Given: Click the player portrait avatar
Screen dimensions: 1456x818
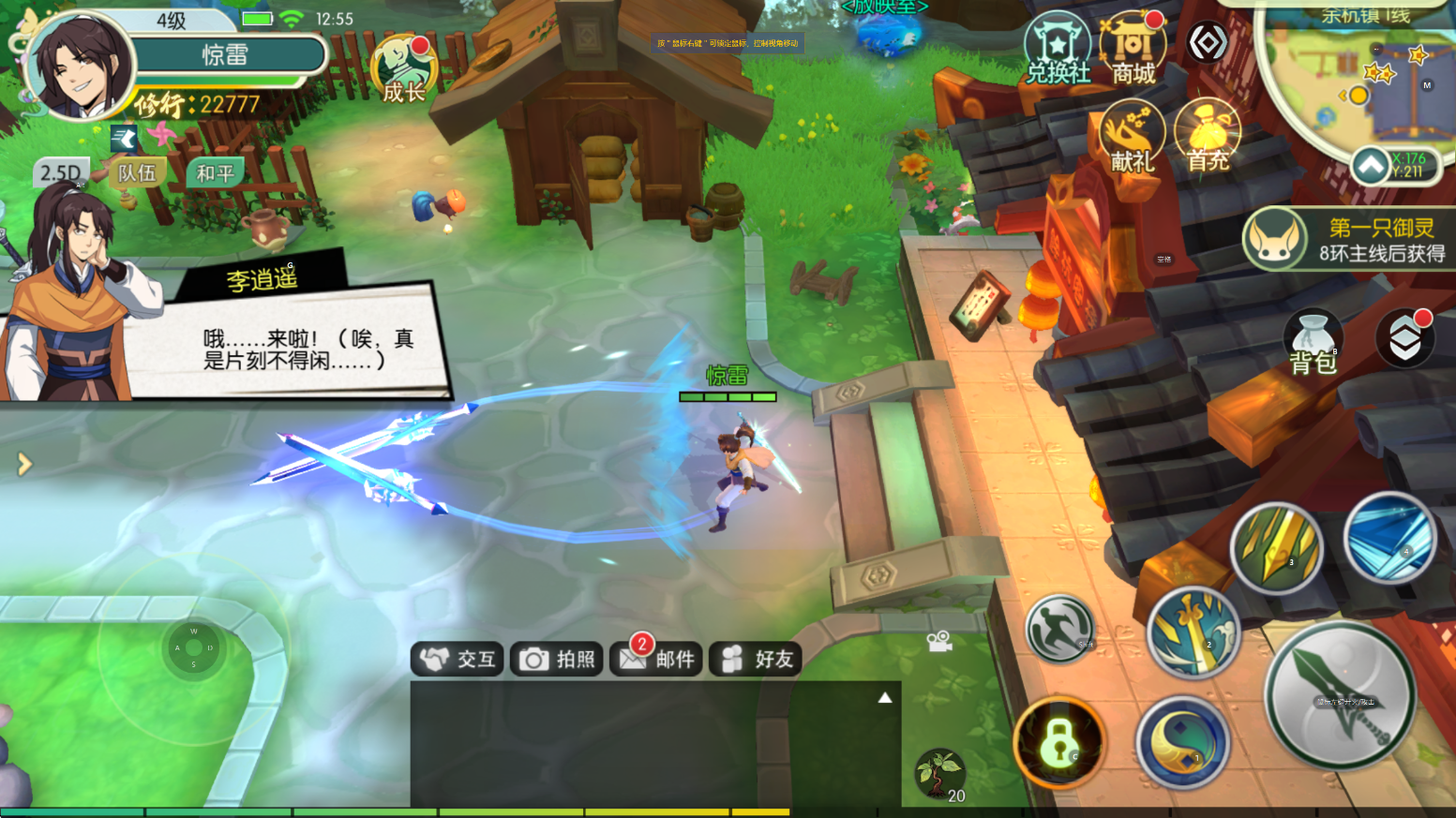Looking at the screenshot, I should pyautogui.click(x=81, y=66).
